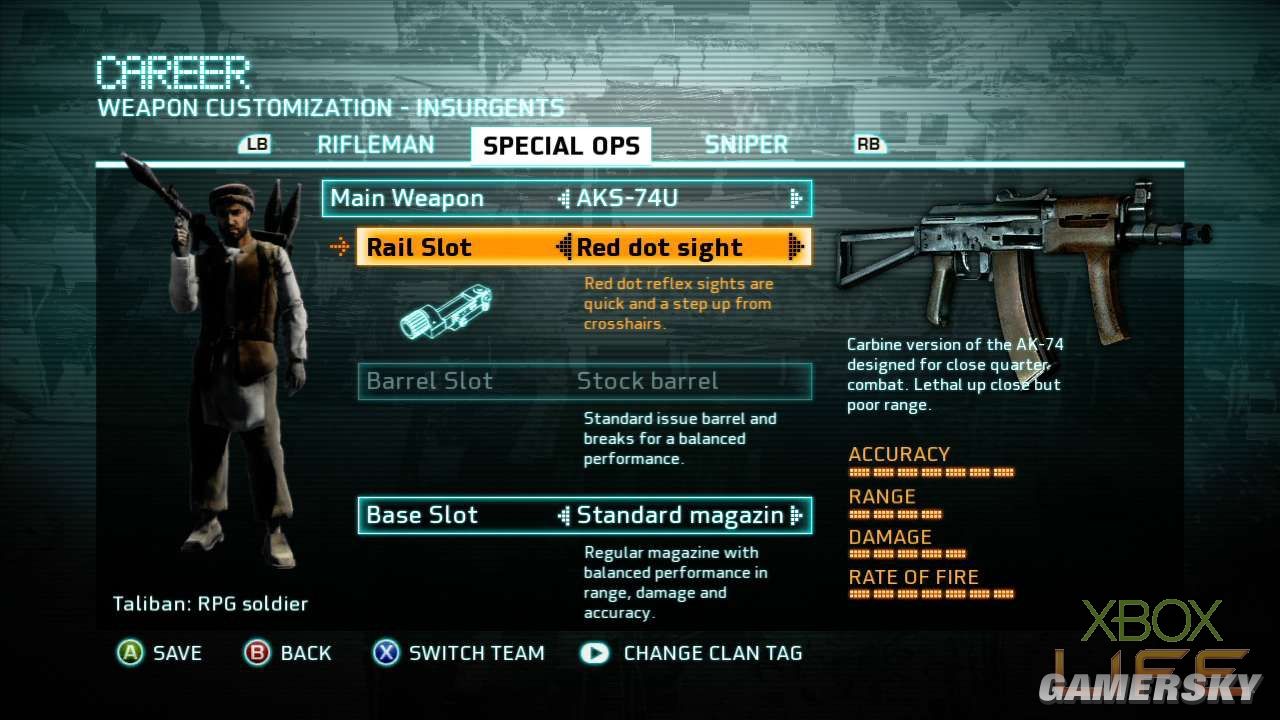Viewport: 1280px width, 720px height.
Task: Select the greyed-out Barrel Slot row
Action: (x=584, y=381)
